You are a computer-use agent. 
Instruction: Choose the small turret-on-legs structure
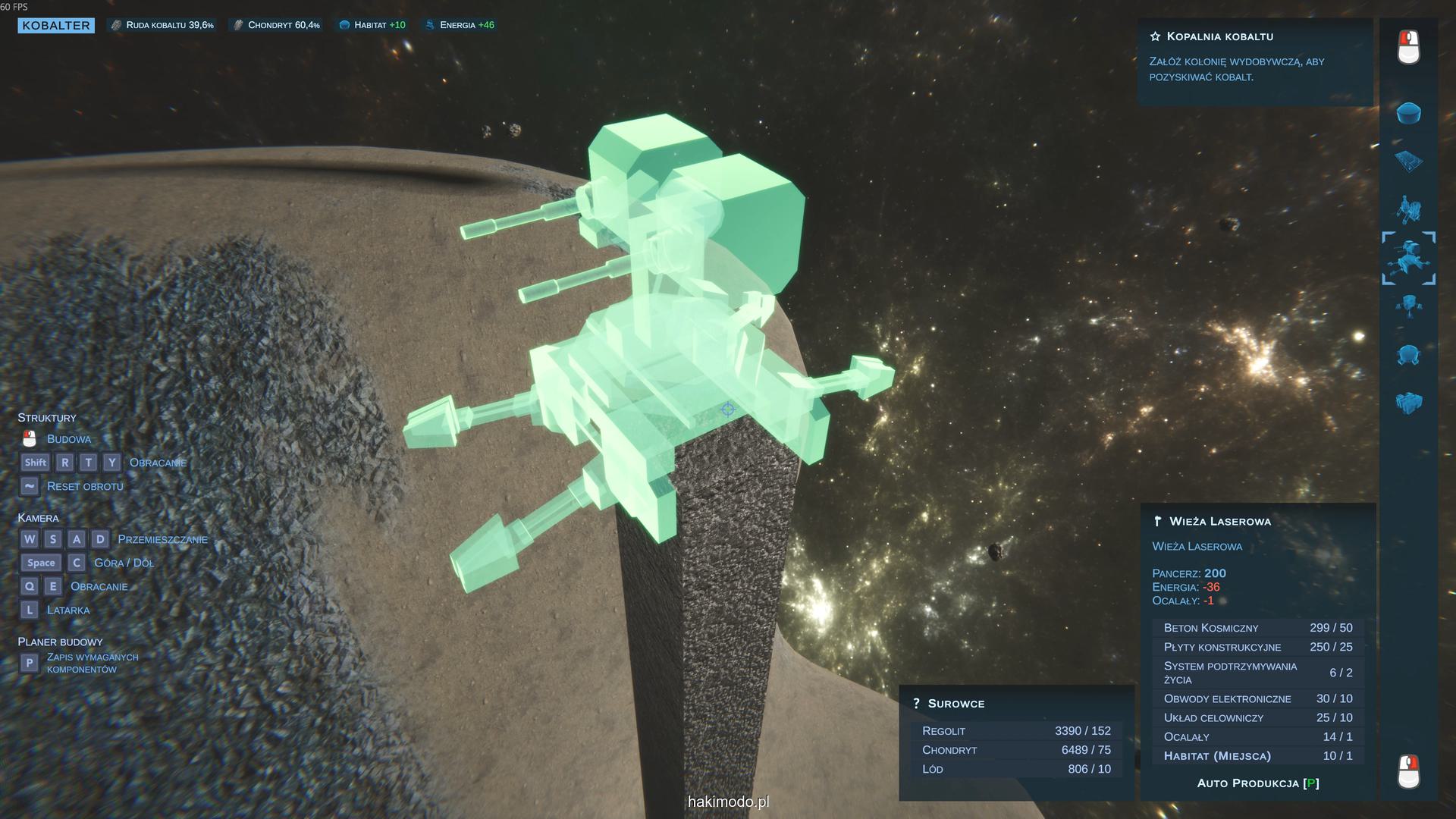coord(1408,306)
